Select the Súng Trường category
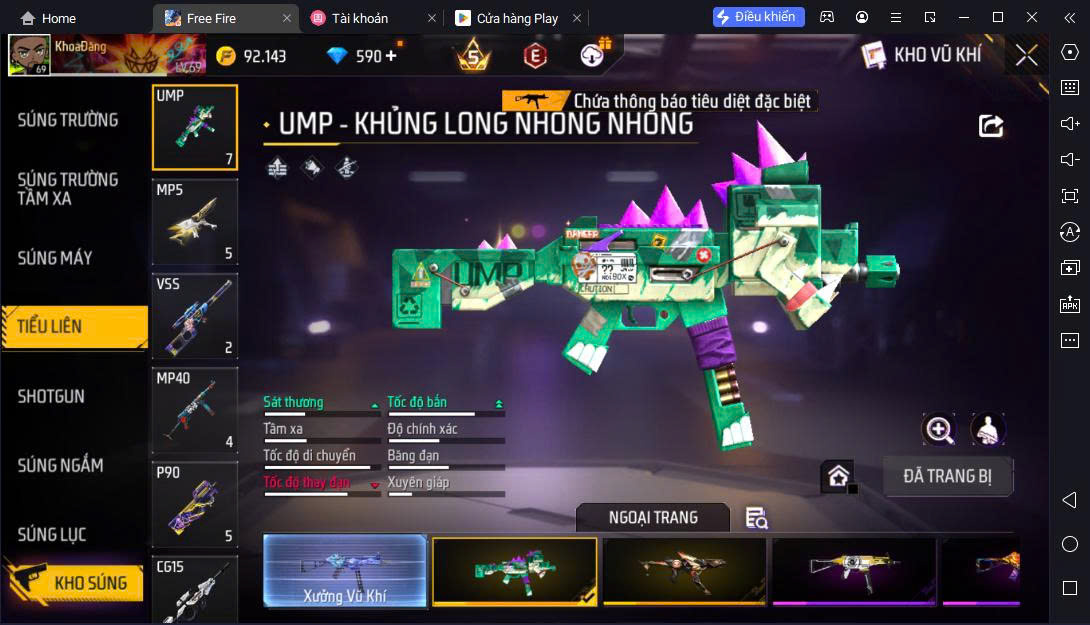1090x625 pixels. pos(68,120)
